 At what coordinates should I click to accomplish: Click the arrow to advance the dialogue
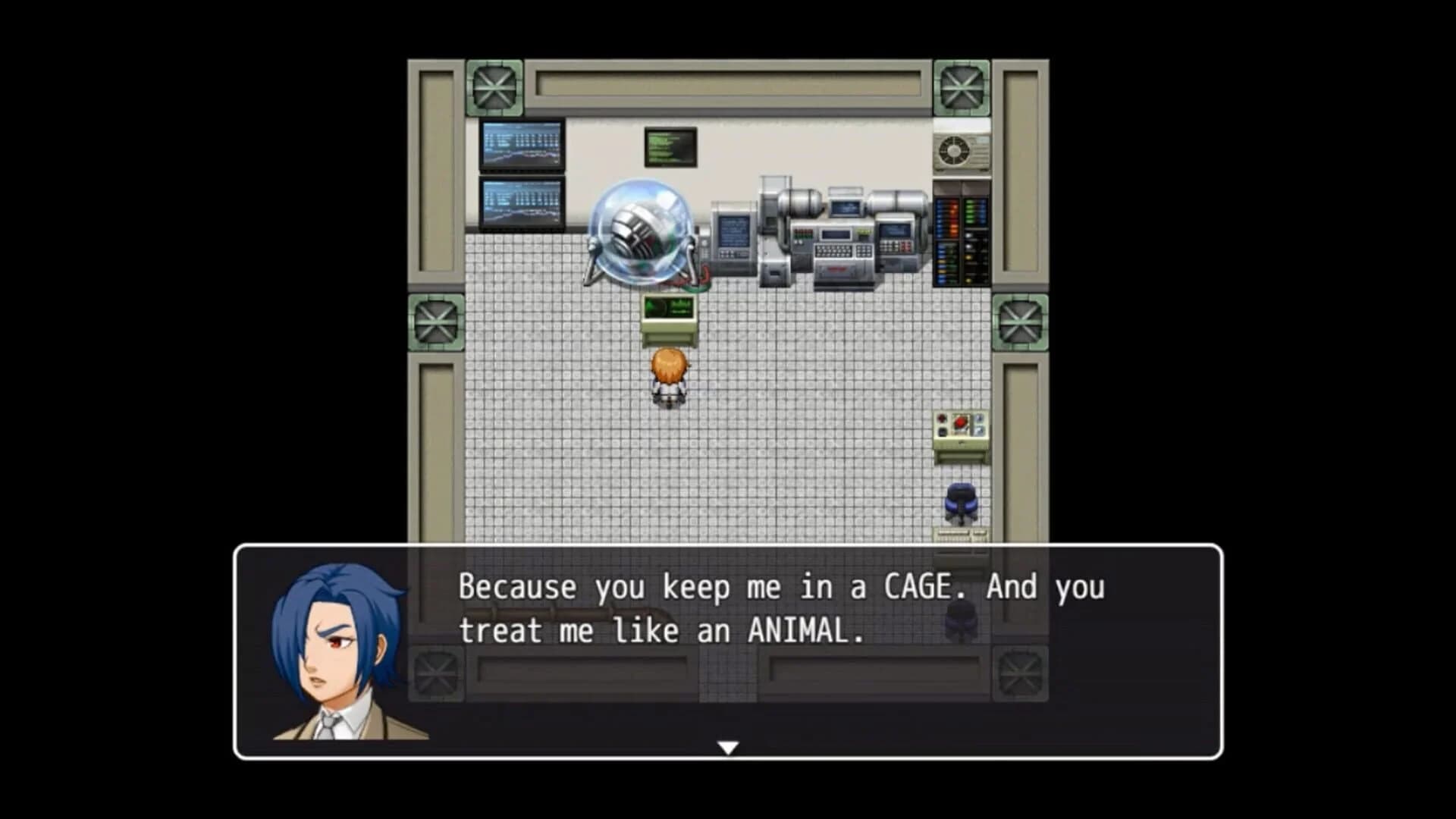tap(728, 746)
